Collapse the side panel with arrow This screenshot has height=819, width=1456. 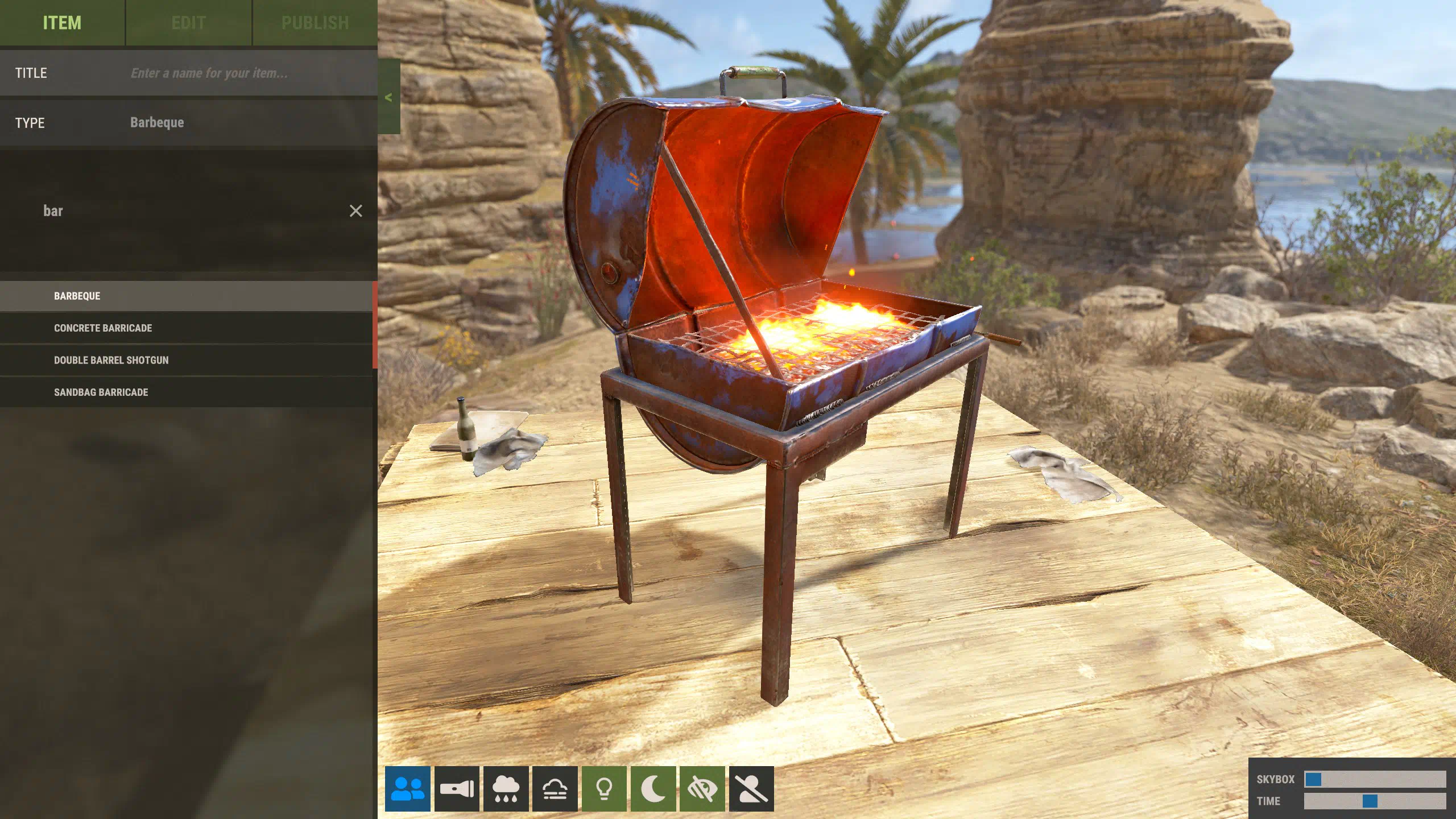(x=389, y=97)
